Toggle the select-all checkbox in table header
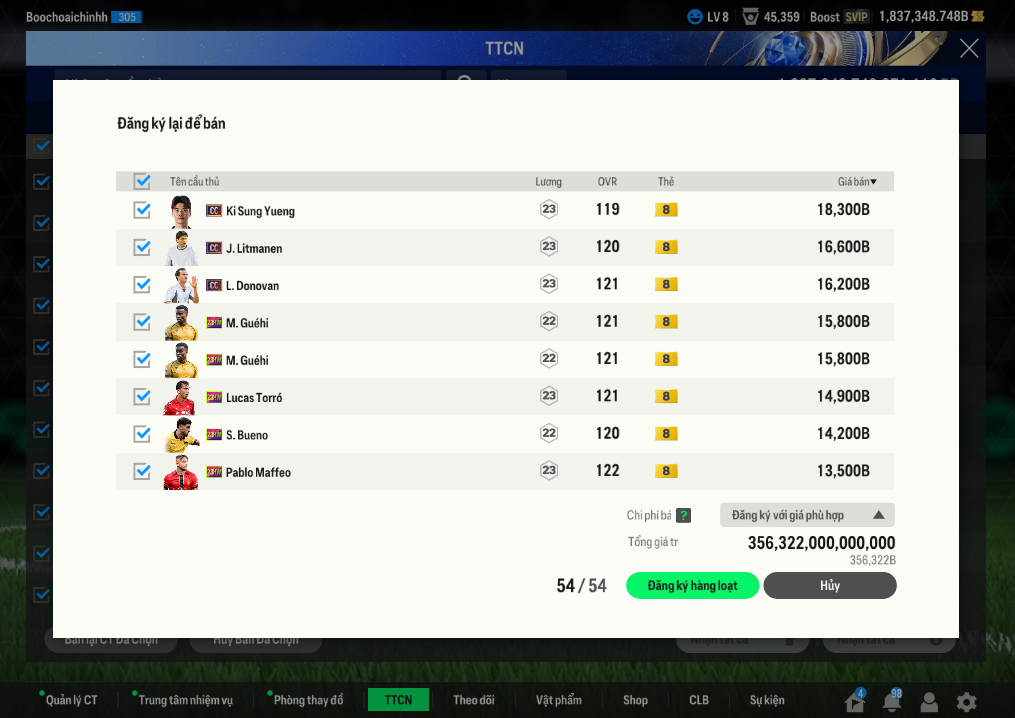Screen dimensions: 1015x718 (x=142, y=181)
